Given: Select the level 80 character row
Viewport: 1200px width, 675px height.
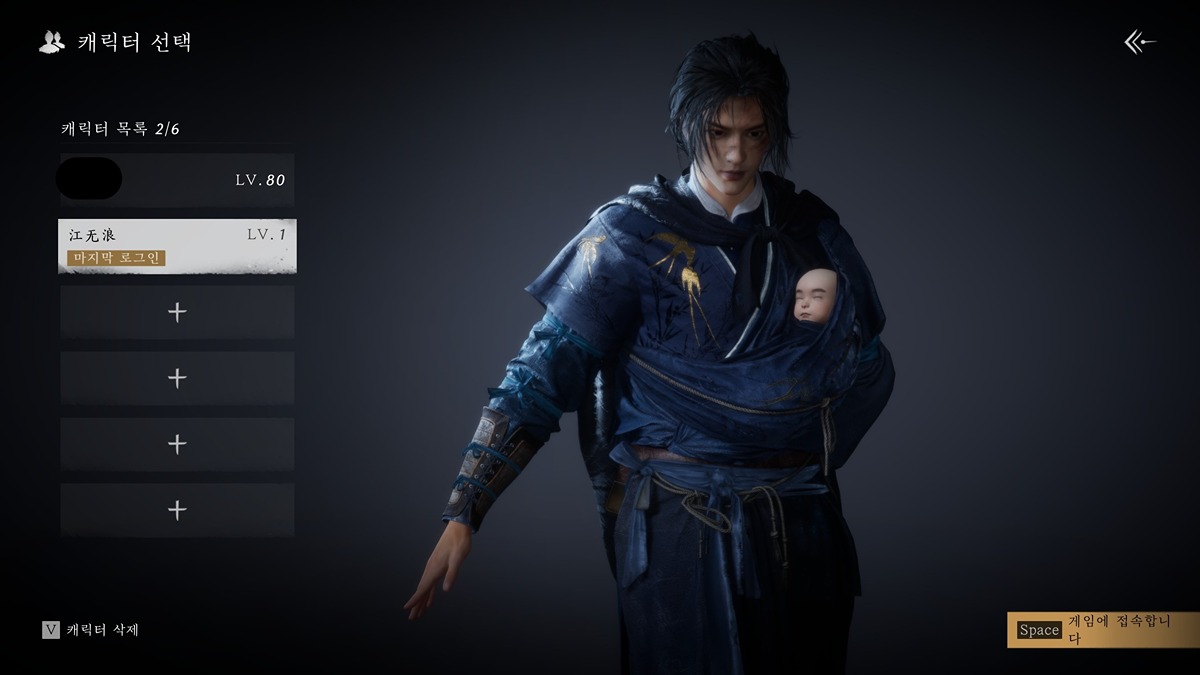Looking at the screenshot, I should pyautogui.click(x=177, y=180).
